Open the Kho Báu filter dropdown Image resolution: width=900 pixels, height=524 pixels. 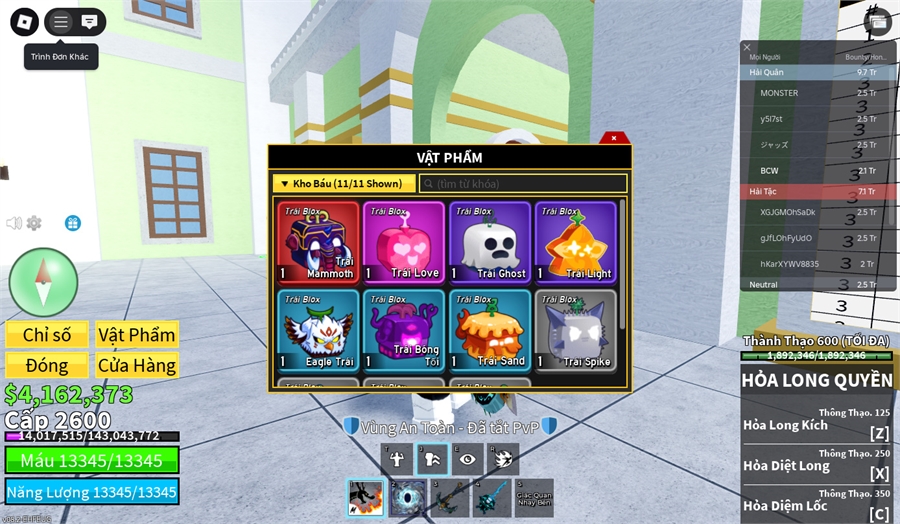343,184
